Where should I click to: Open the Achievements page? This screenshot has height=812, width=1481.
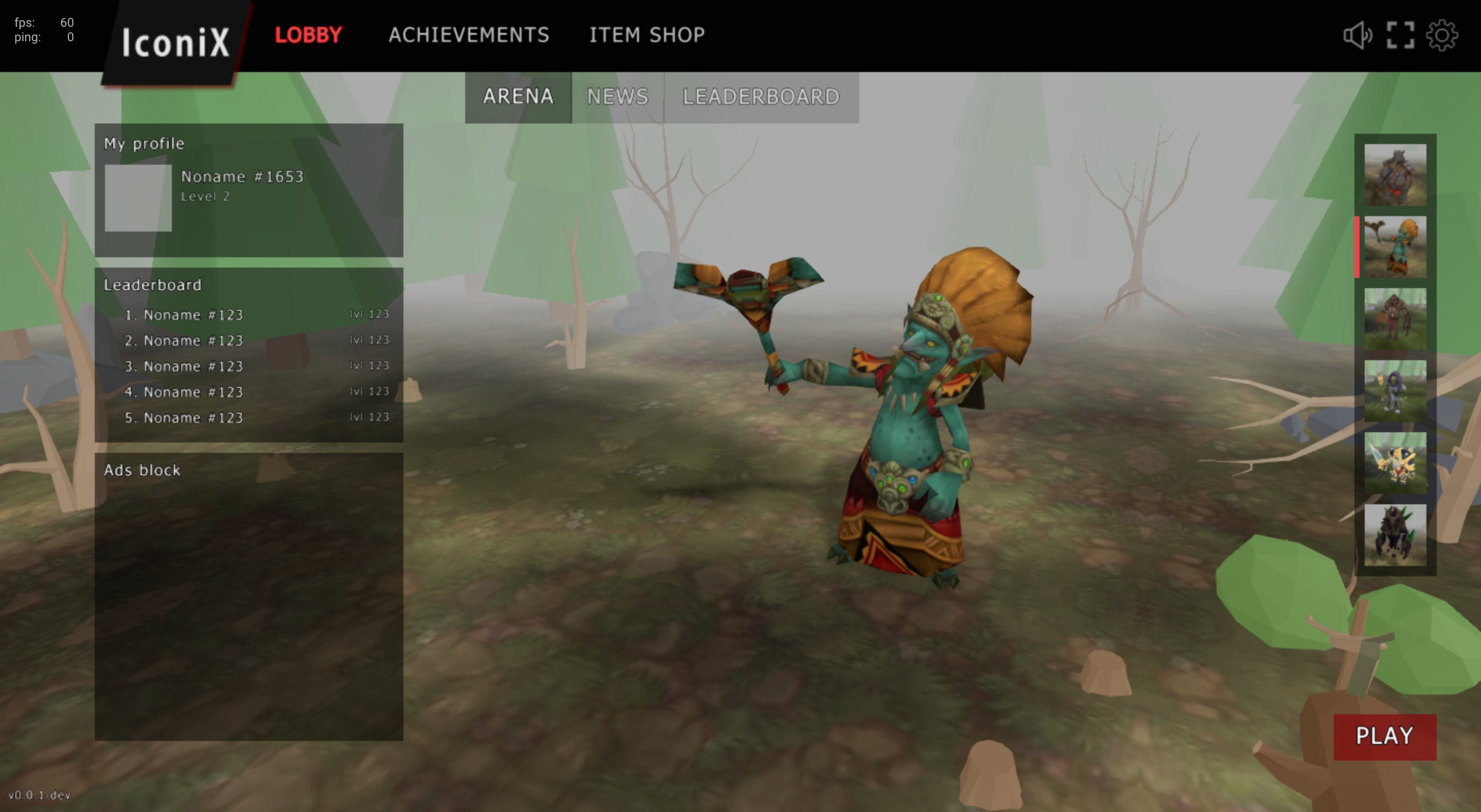[469, 35]
